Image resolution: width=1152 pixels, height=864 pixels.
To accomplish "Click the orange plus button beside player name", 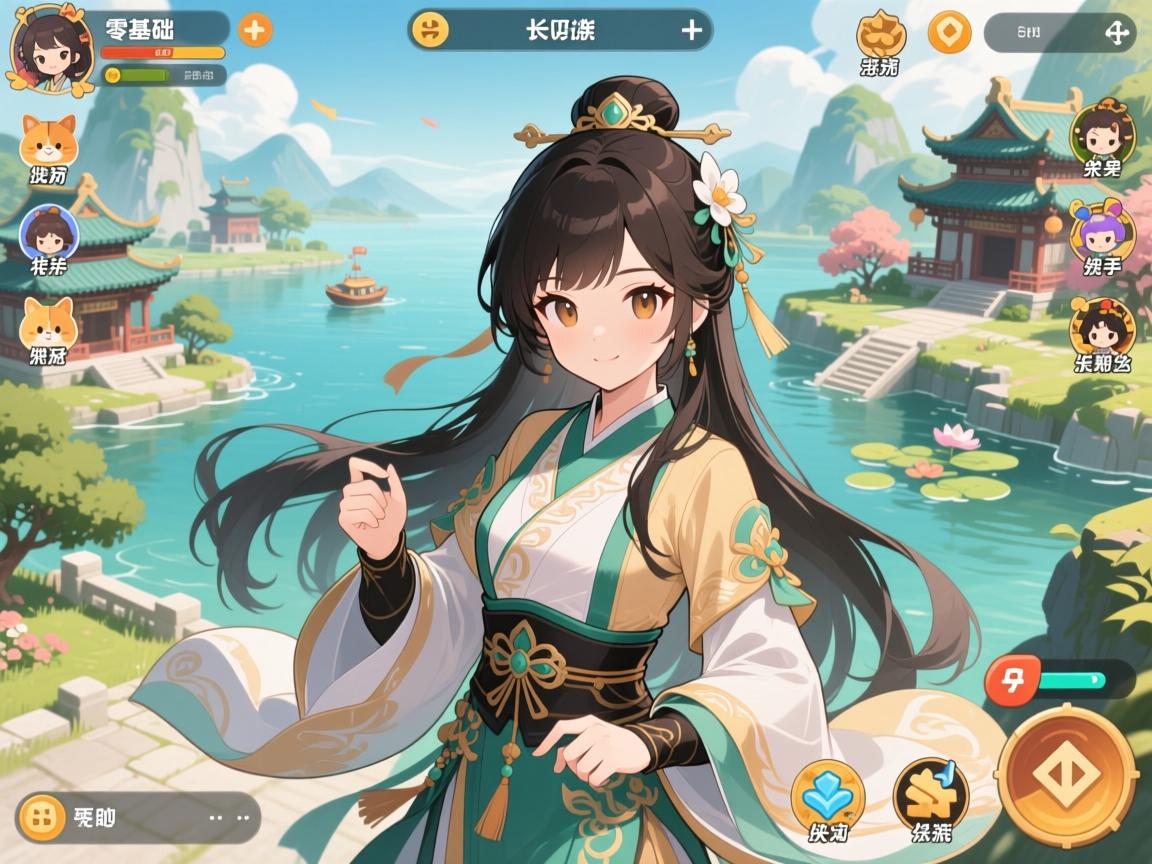I will (x=255, y=29).
